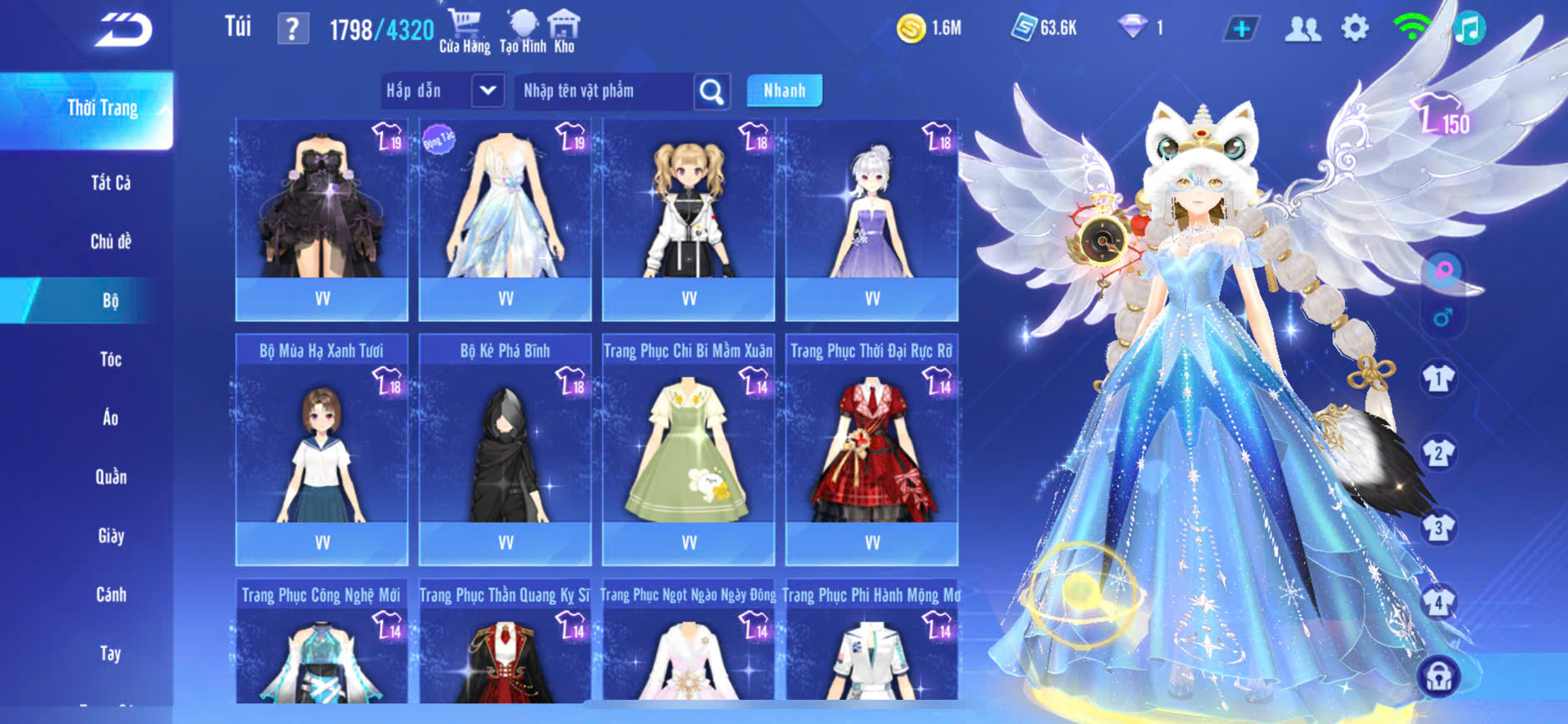Open the gear settings icon
Viewport: 1568px width, 724px height.
(x=1355, y=29)
